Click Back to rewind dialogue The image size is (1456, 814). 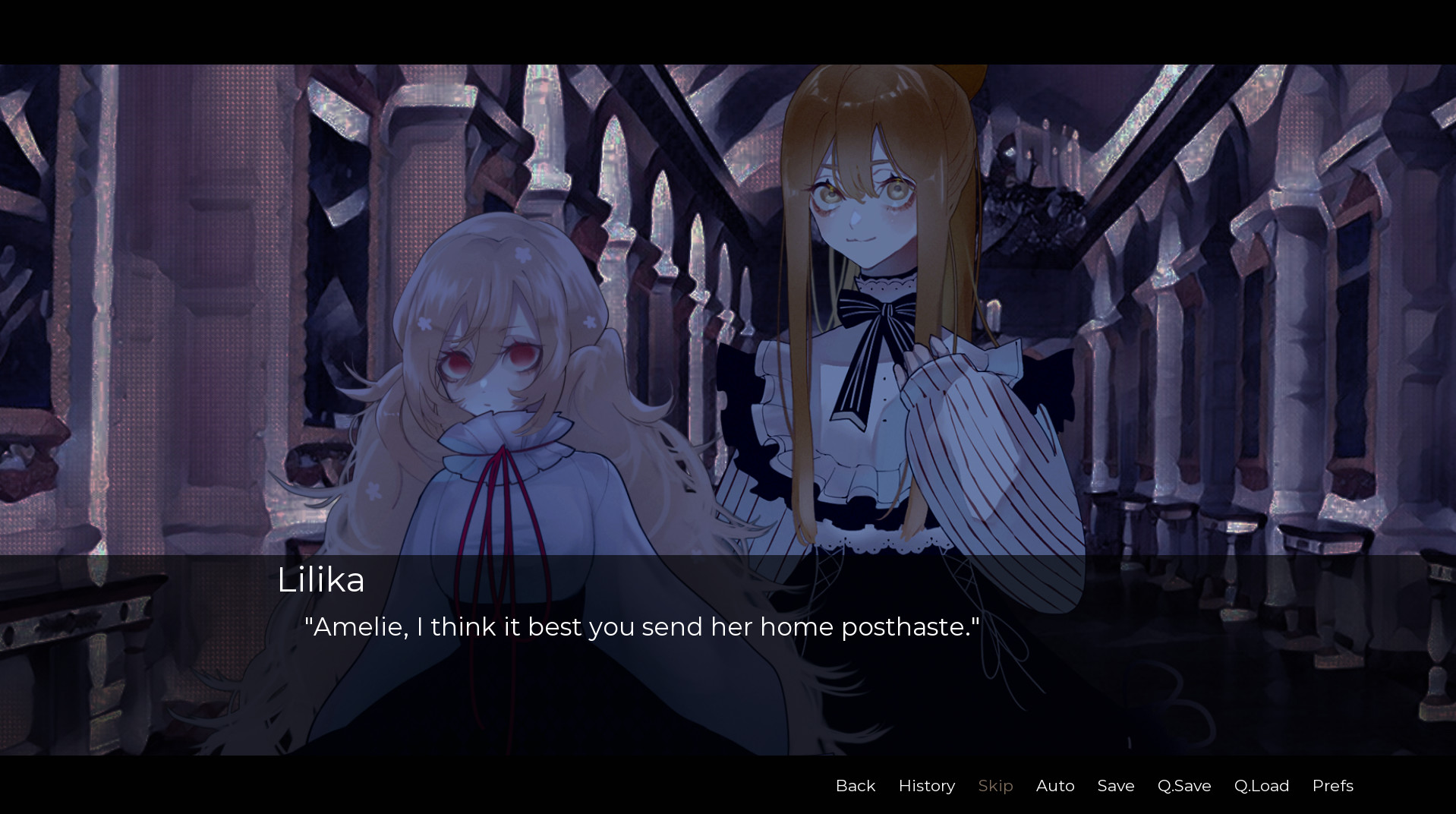tap(855, 786)
